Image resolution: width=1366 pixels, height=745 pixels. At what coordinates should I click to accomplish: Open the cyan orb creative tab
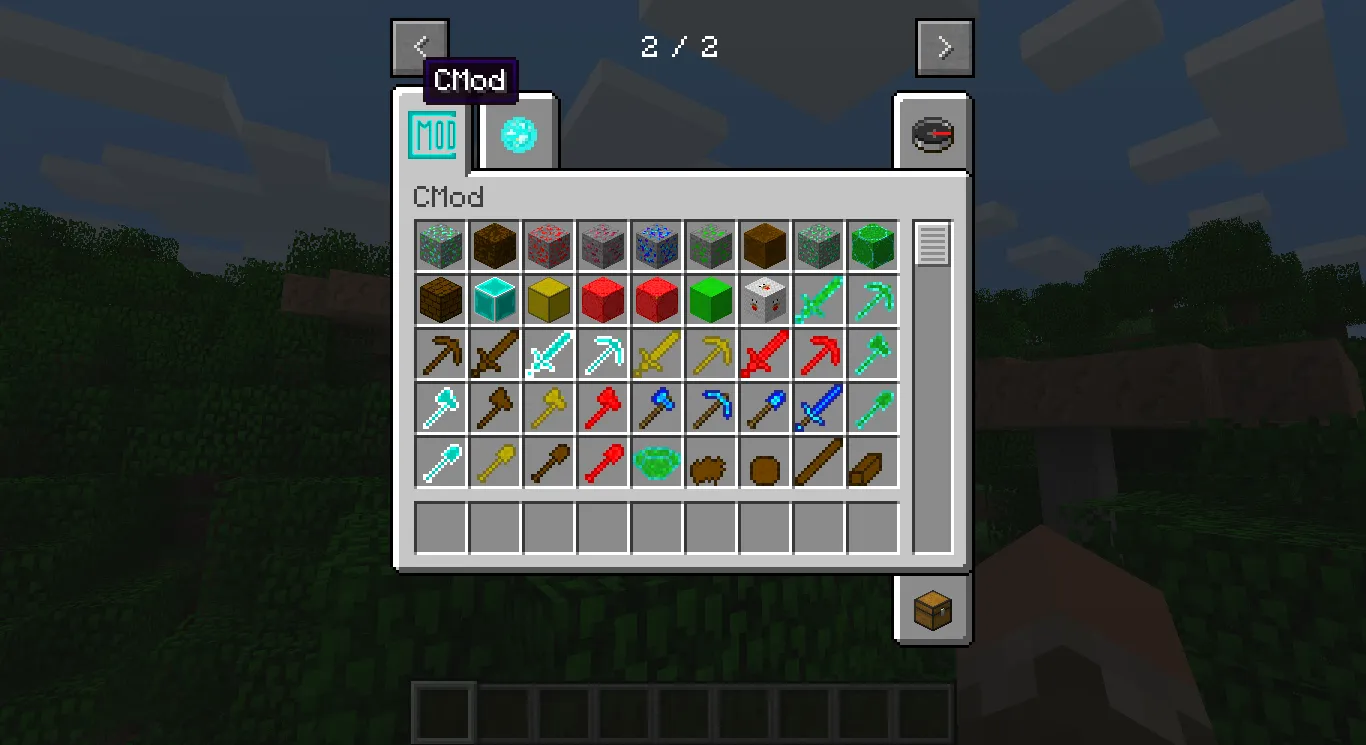[x=516, y=133]
